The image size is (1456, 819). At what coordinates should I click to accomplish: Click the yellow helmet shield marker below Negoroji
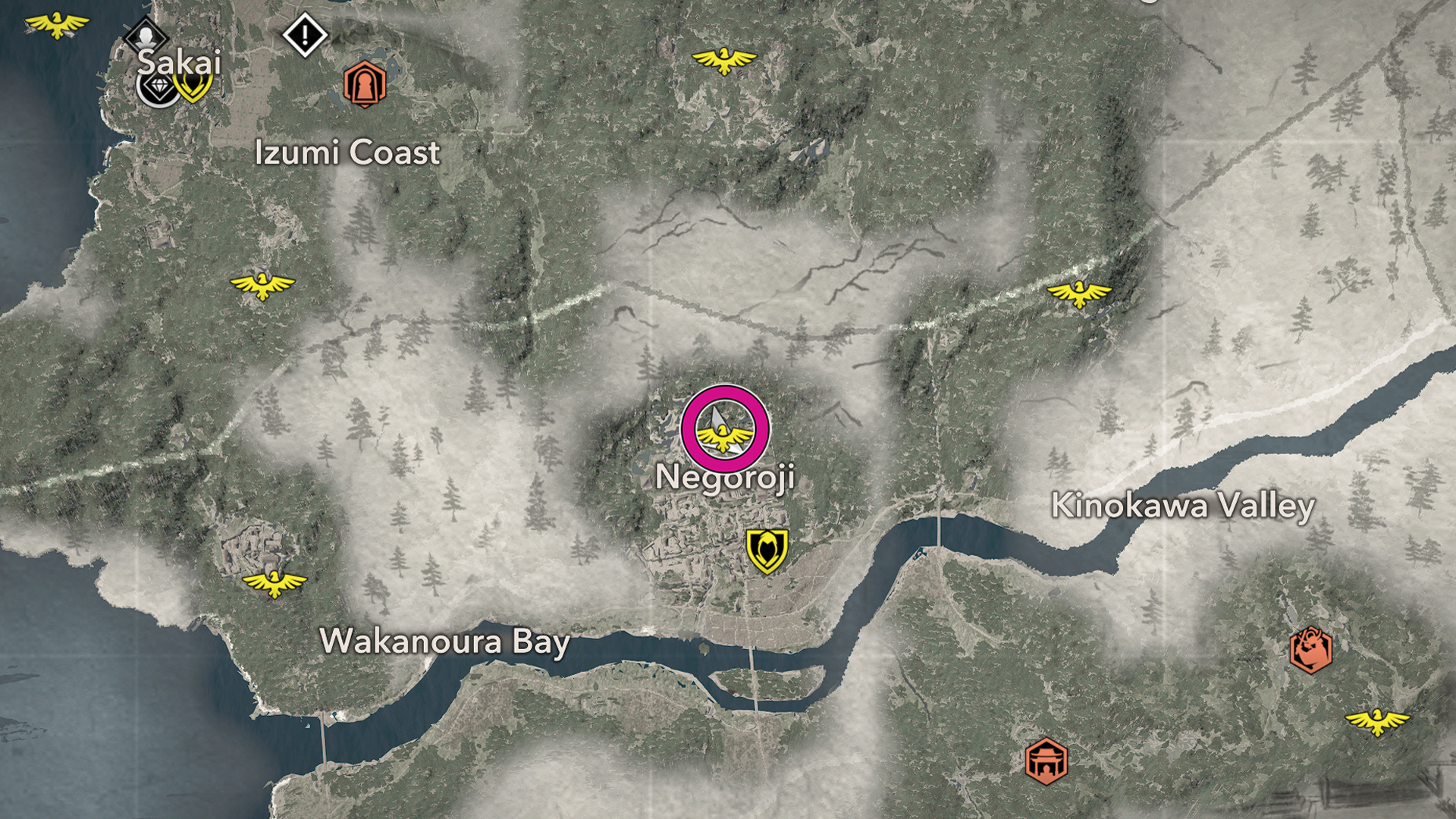[x=767, y=550]
